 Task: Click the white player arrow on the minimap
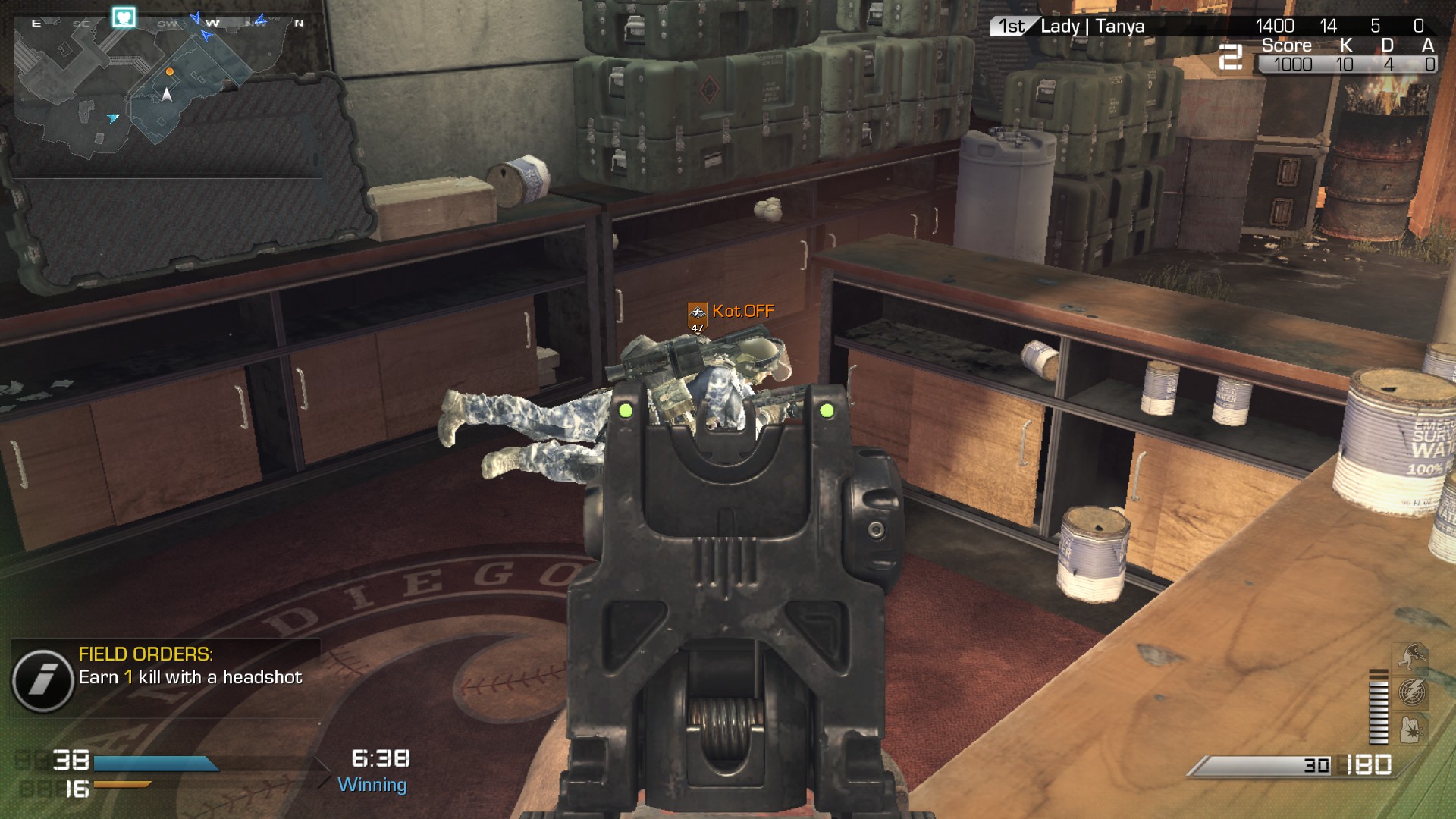166,96
